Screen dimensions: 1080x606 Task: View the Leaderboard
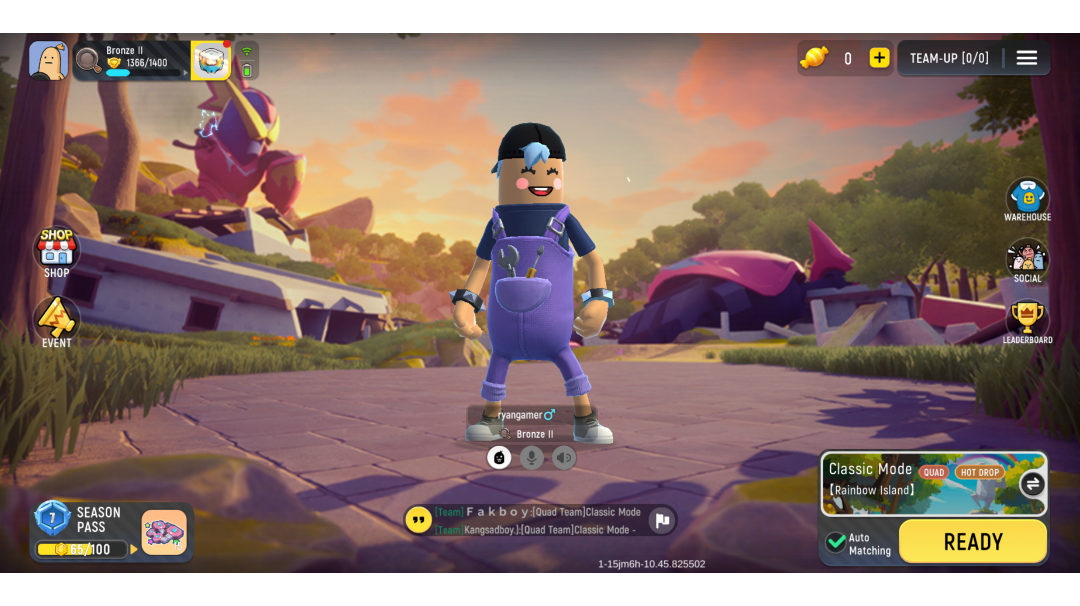(x=1027, y=321)
